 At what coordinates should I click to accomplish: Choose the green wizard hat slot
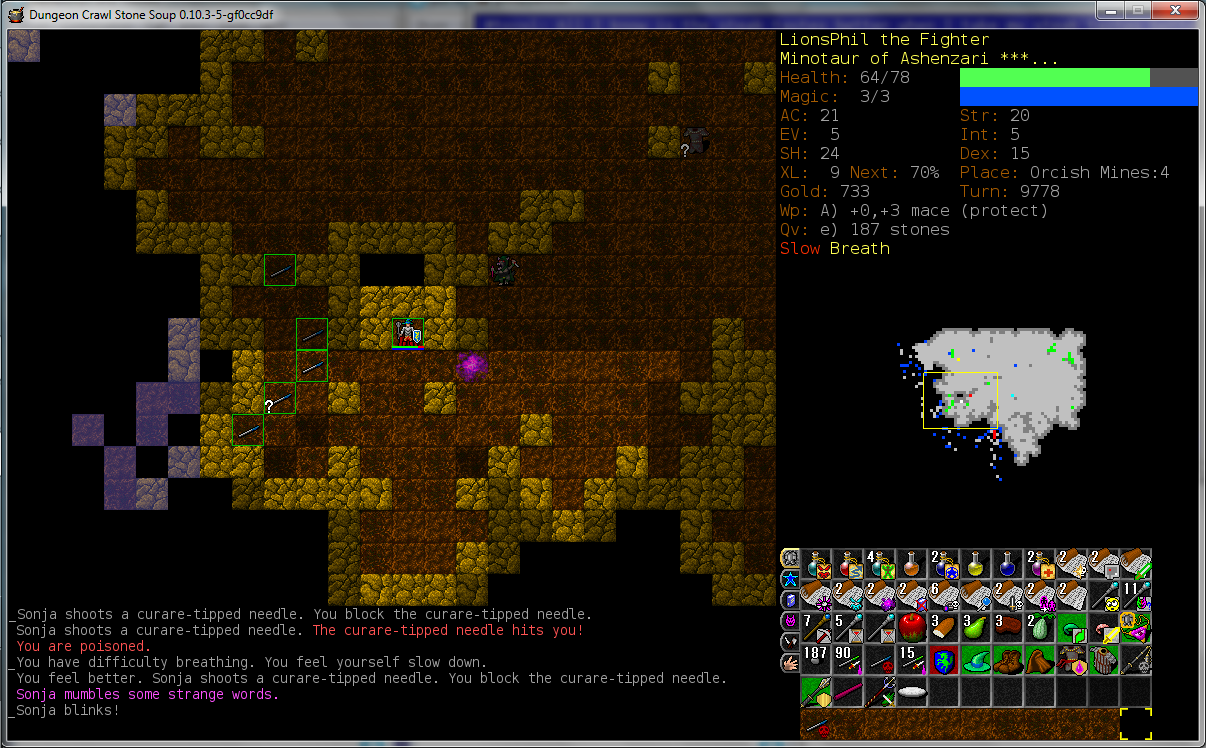coord(976,660)
